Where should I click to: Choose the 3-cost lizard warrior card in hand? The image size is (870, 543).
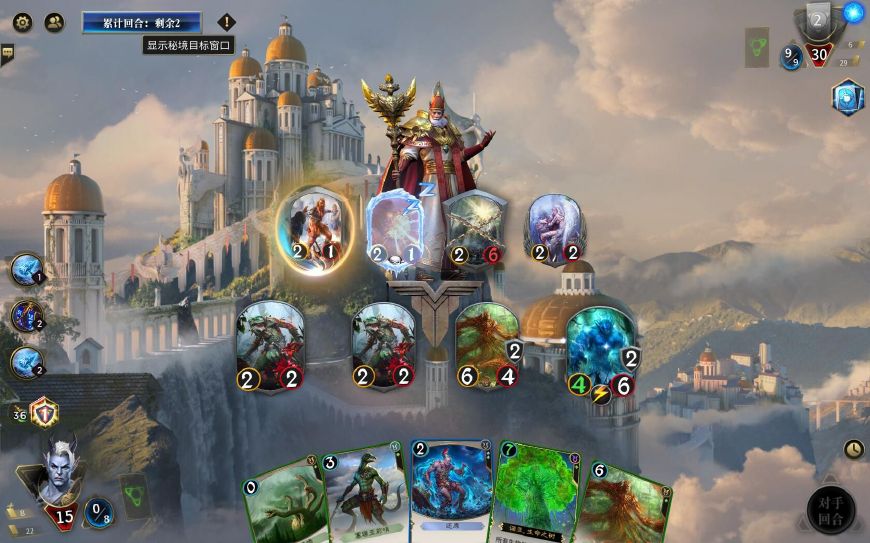(x=363, y=495)
